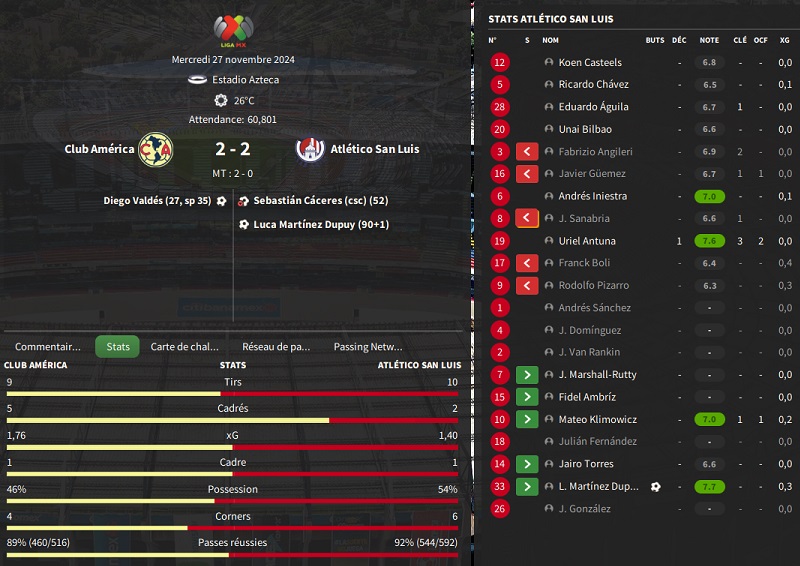This screenshot has height=566, width=800.
Task: Show the Réseau de passes tab
Action: click(276, 347)
